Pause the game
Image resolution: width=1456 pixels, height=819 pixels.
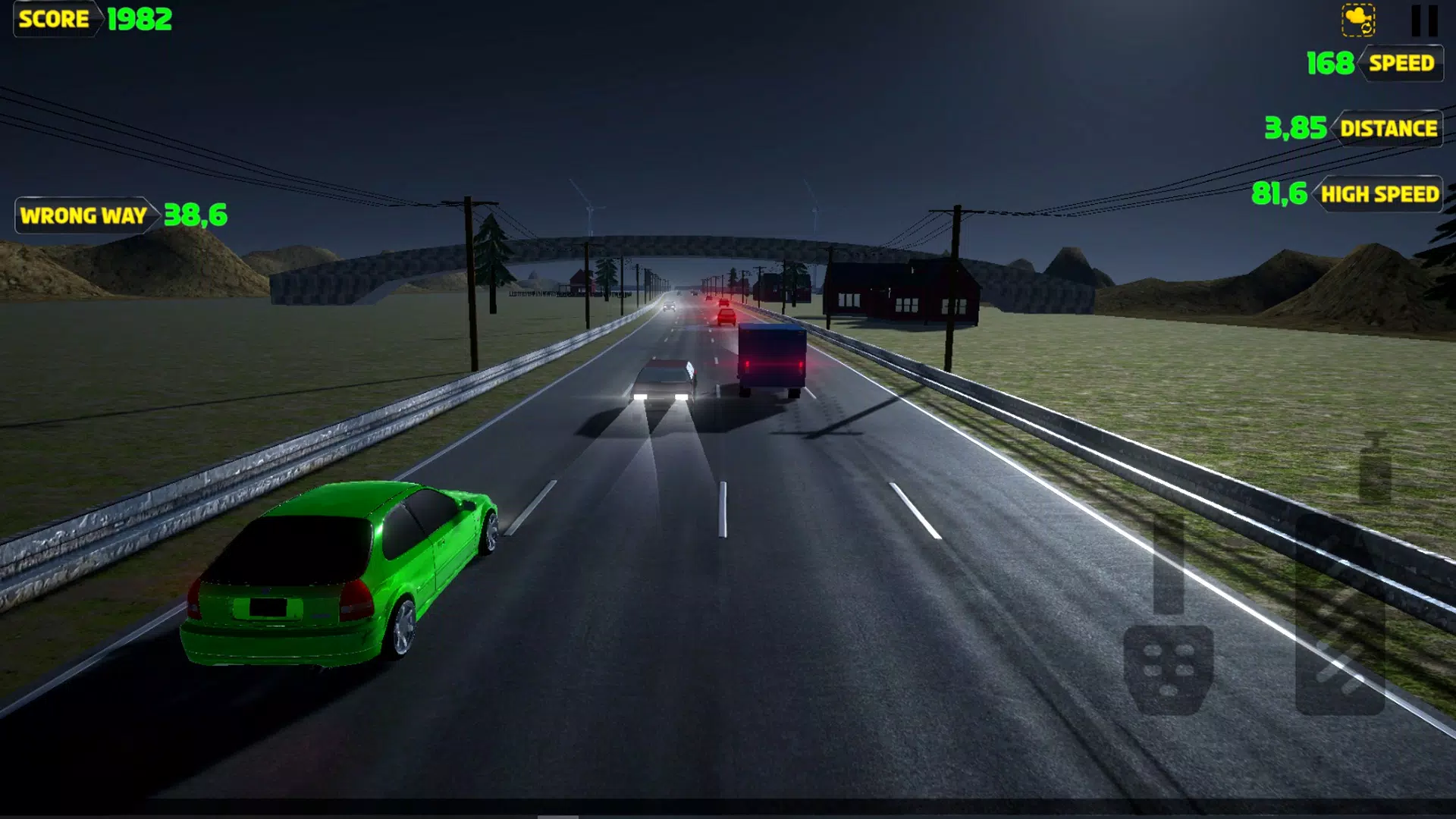(1423, 20)
